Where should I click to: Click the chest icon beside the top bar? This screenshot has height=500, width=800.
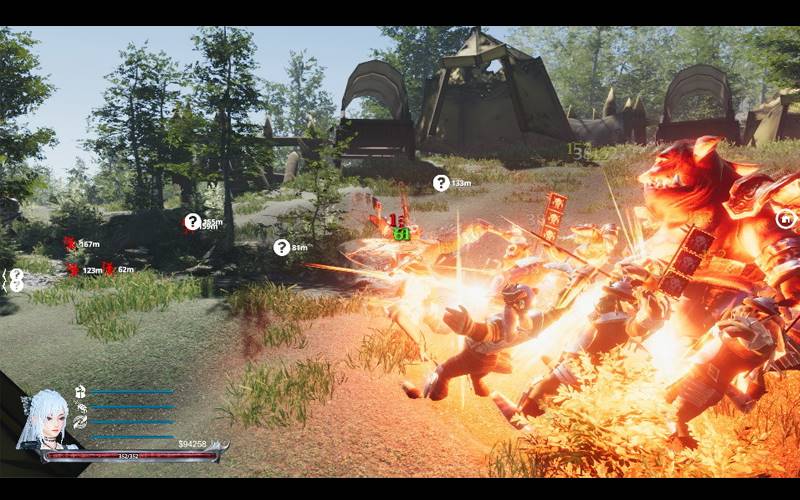[81, 392]
